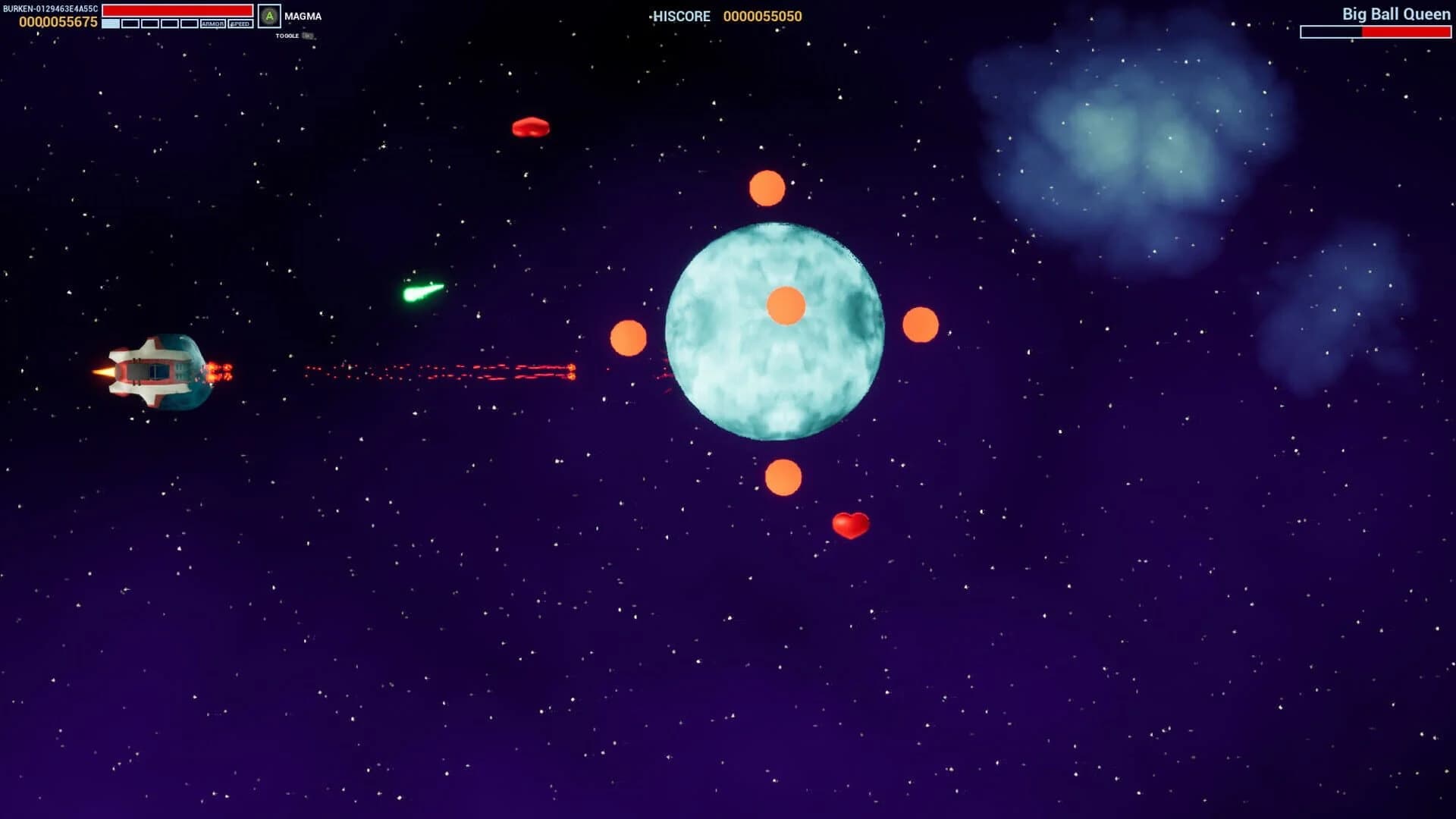Click the filled first upgrade slot
Viewport: 1456px width, 819px height.
110,24
